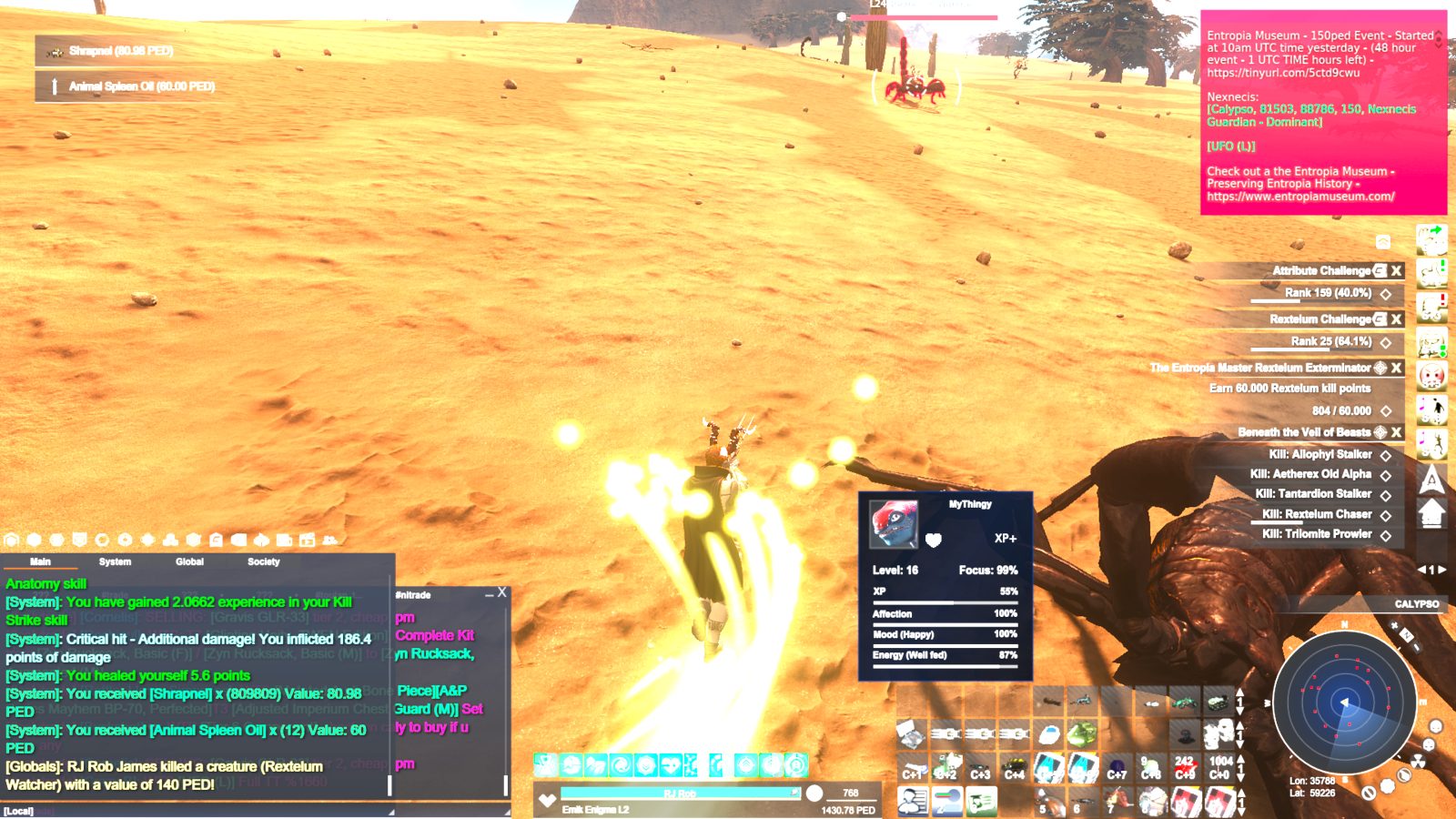Viewport: 1456px width, 819px height.
Task: Select the C+9 hotbar slot showing 242
Action: [x=1183, y=766]
